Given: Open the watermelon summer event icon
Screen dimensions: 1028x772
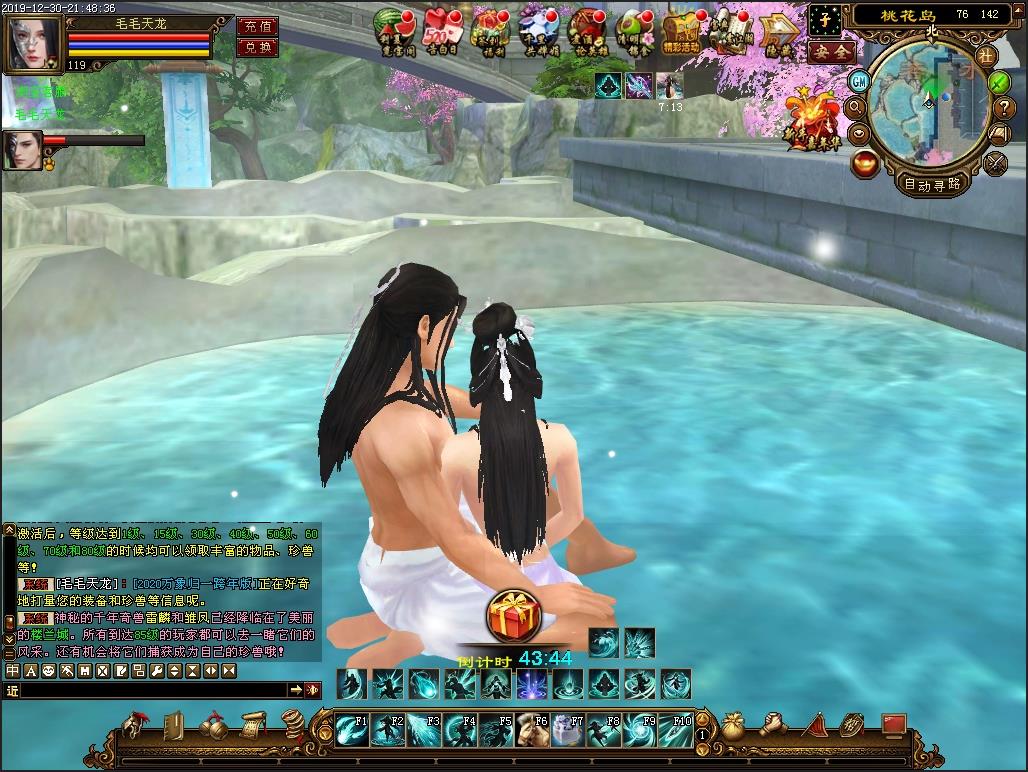Looking at the screenshot, I should point(393,30).
